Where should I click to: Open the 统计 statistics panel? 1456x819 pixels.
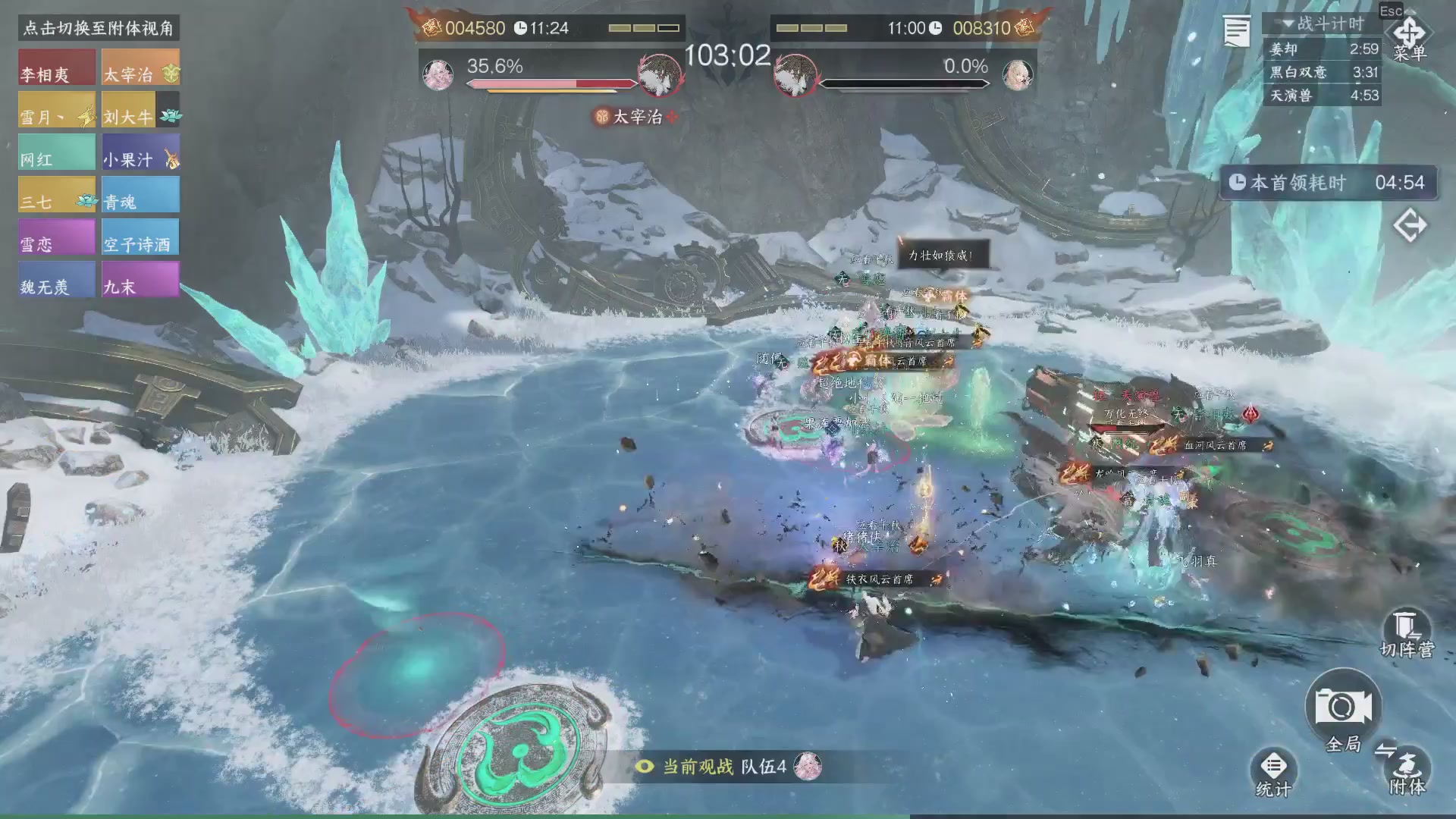[x=1273, y=773]
